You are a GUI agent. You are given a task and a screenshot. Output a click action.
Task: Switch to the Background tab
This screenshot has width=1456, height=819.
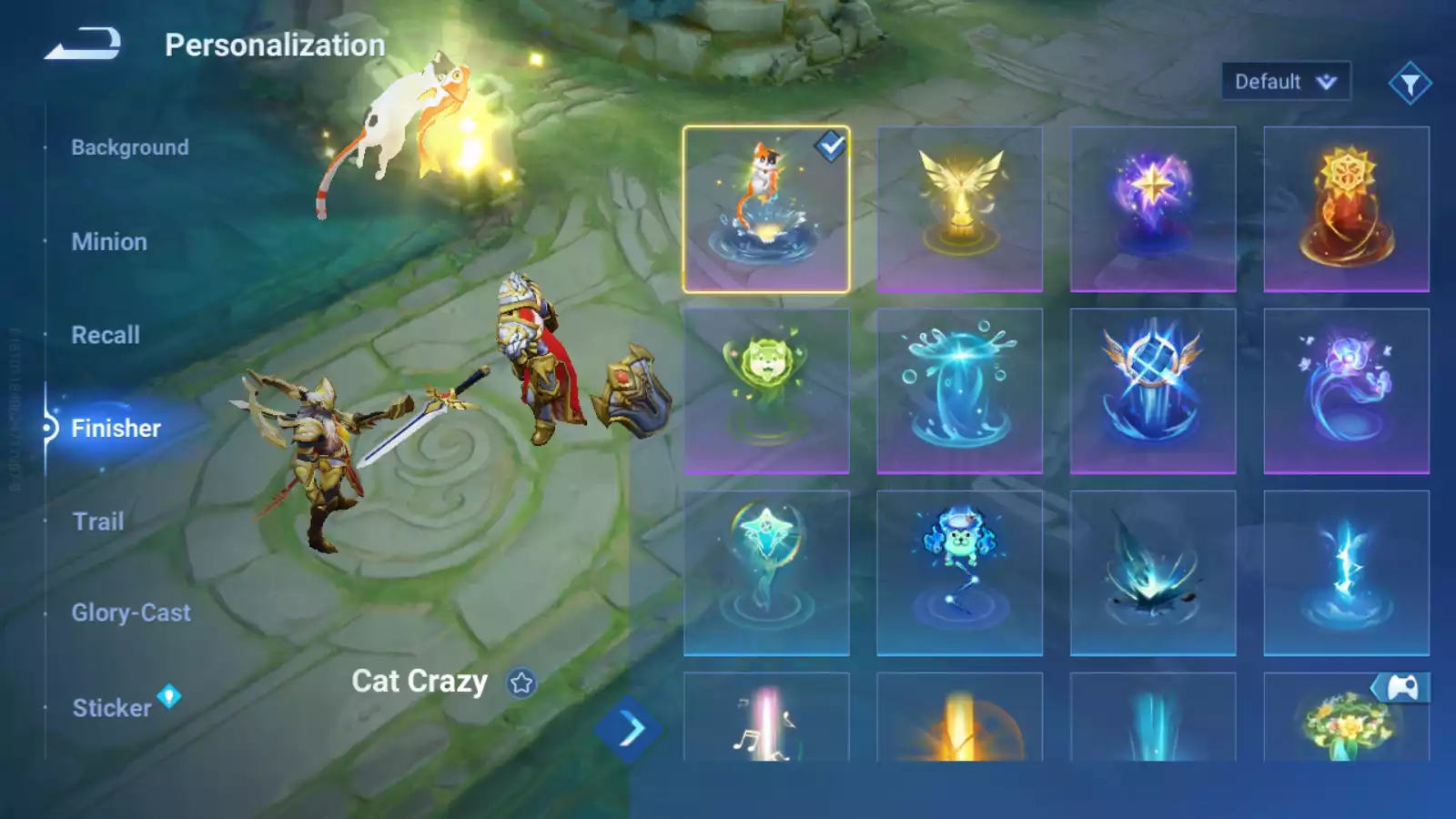(130, 147)
